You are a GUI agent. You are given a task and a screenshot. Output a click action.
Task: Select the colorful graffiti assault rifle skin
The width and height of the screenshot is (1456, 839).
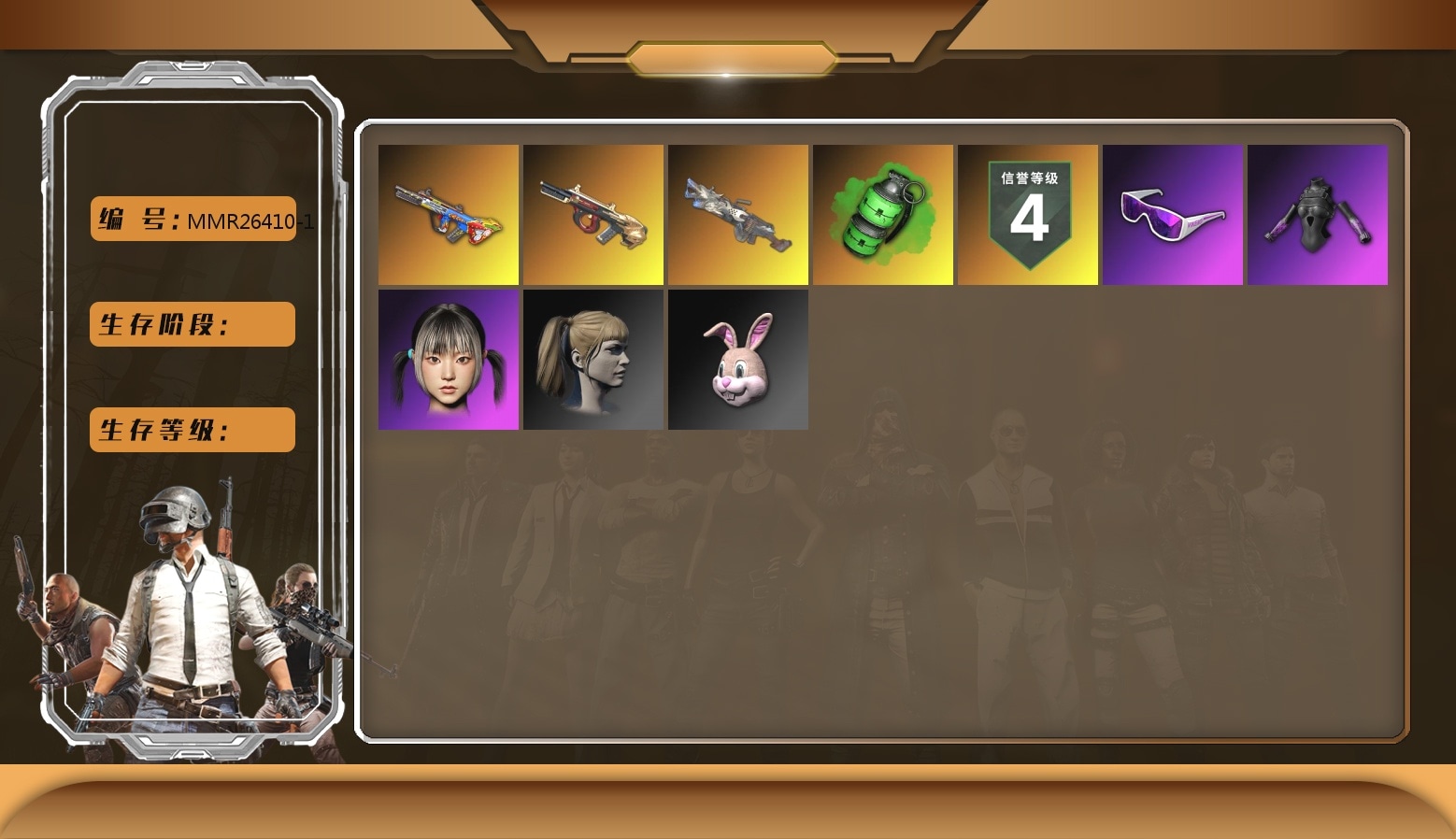coord(448,214)
